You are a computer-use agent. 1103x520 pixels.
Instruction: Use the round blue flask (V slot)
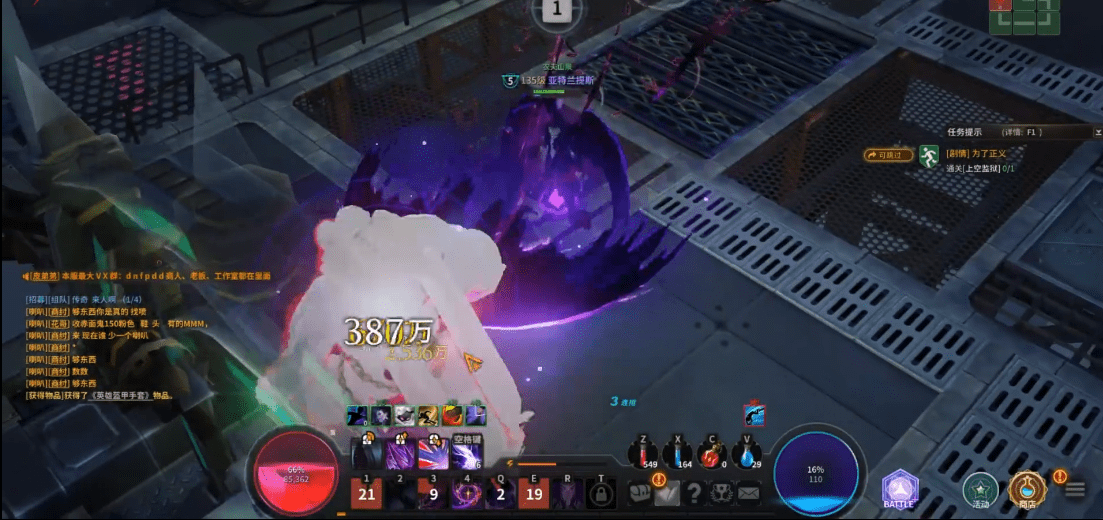tap(745, 455)
